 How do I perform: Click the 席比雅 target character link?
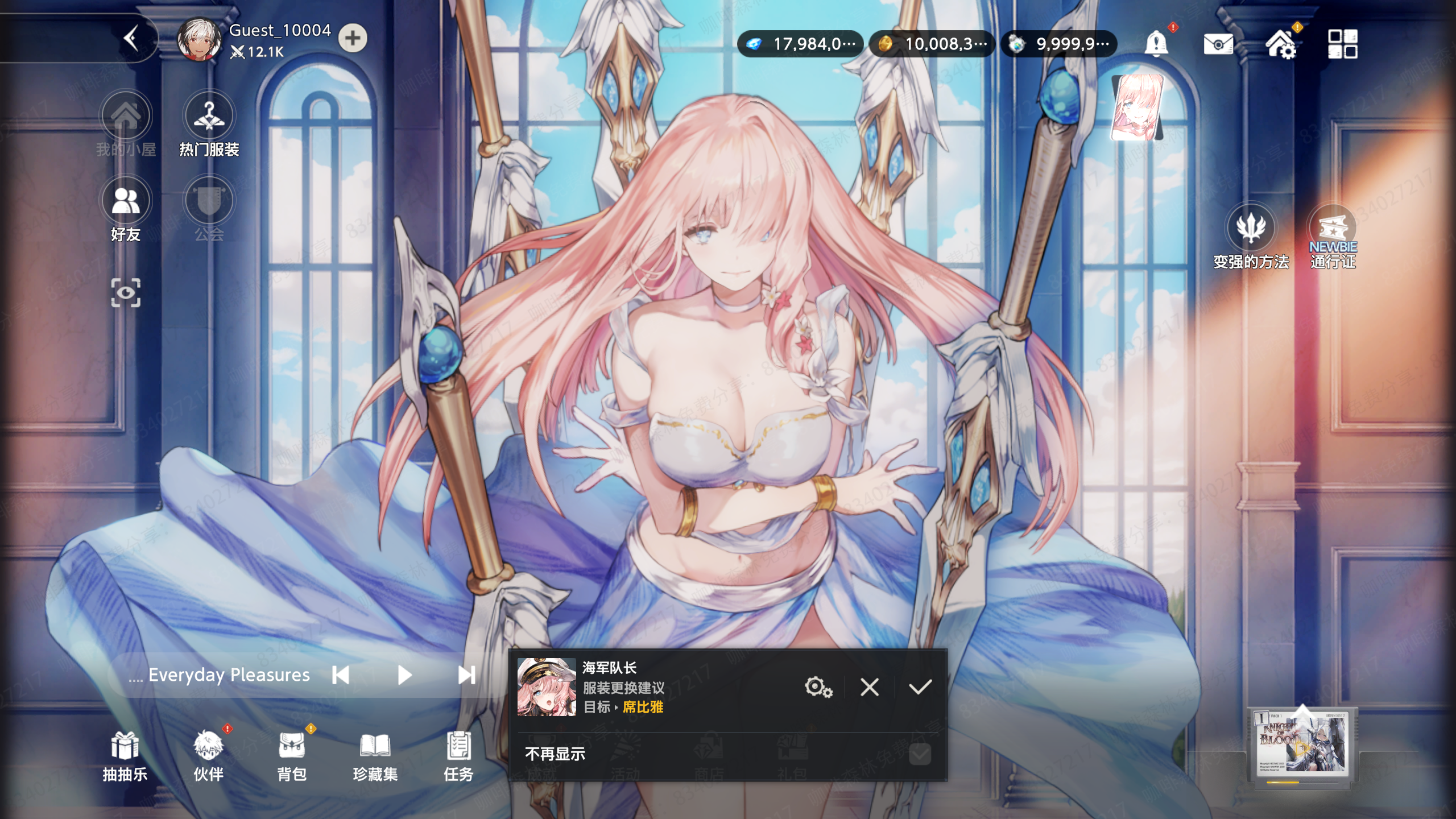click(x=644, y=708)
